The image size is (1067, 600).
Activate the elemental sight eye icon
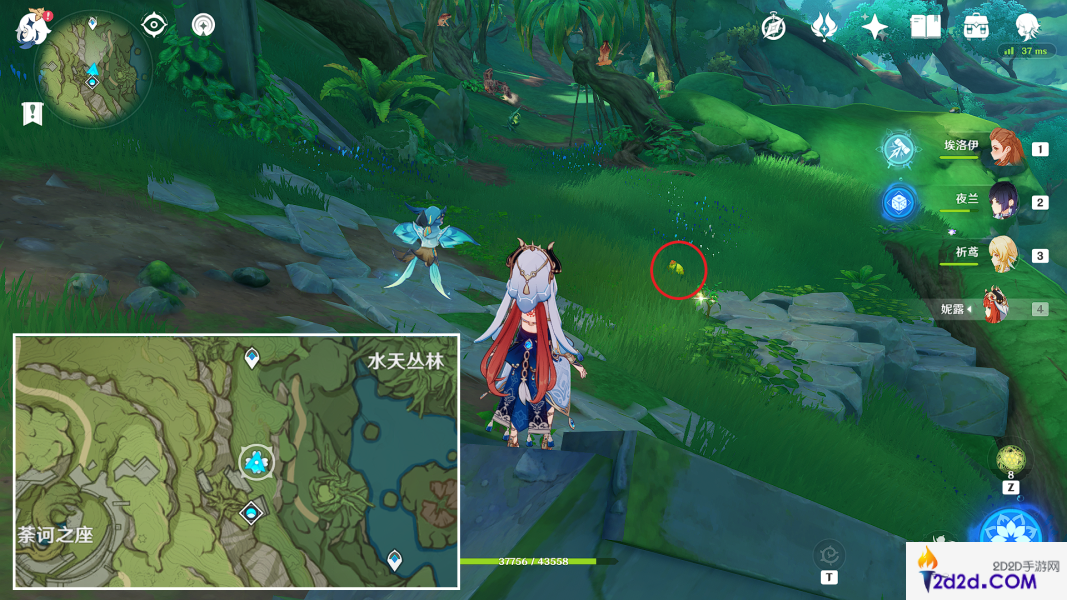pos(154,24)
